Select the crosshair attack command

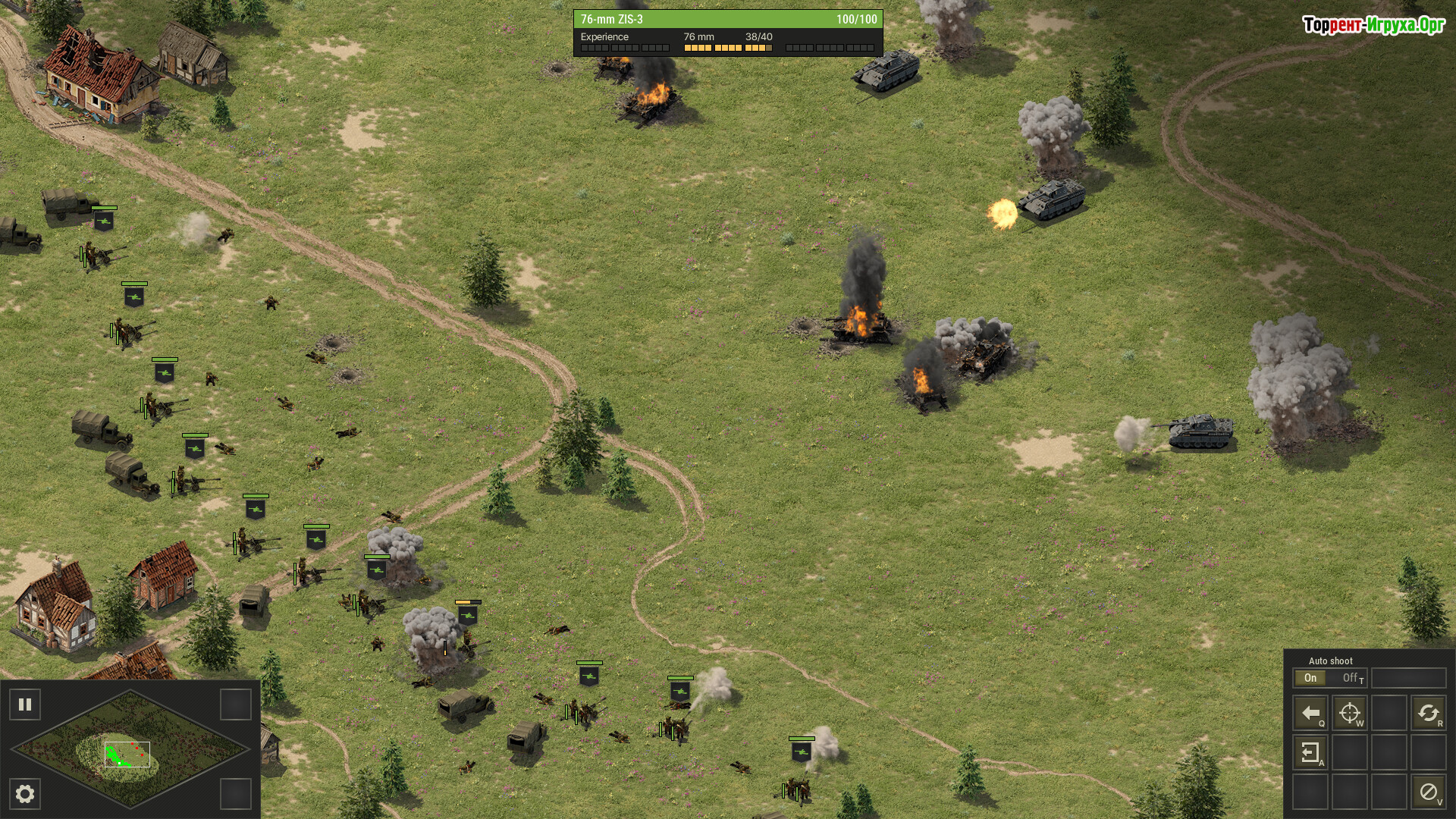[x=1350, y=713]
